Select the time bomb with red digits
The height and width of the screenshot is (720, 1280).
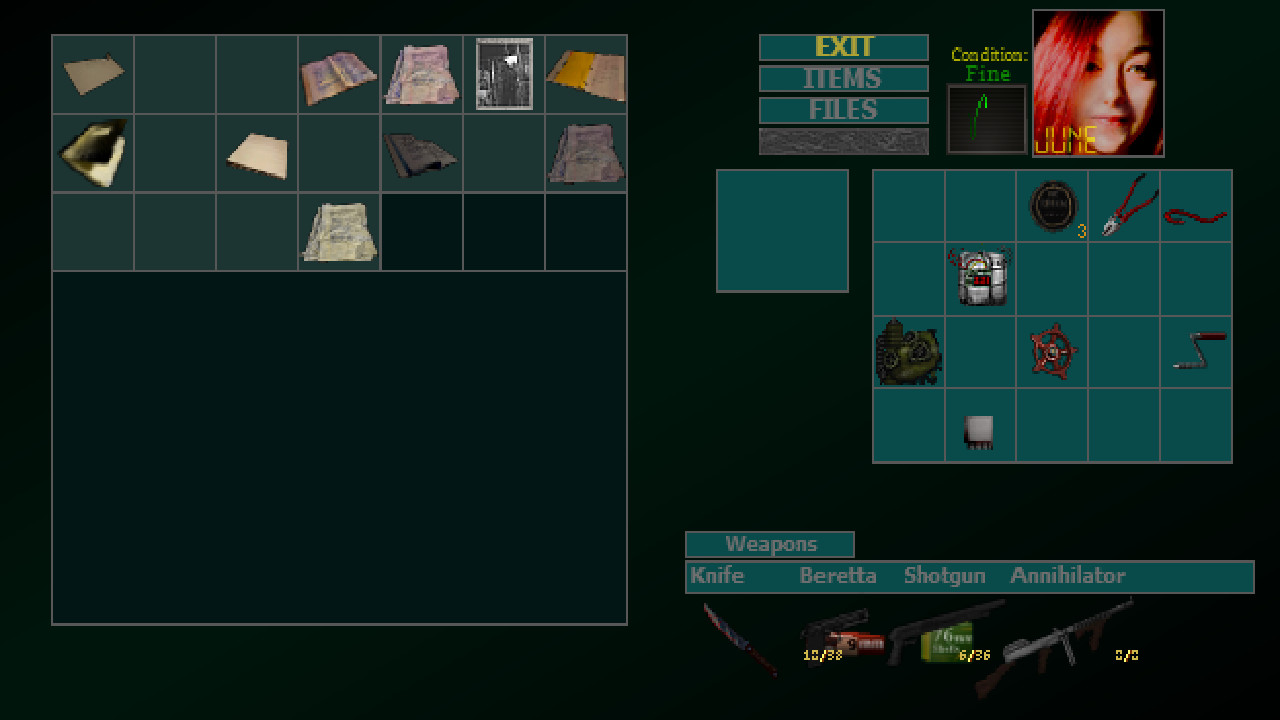(x=980, y=278)
